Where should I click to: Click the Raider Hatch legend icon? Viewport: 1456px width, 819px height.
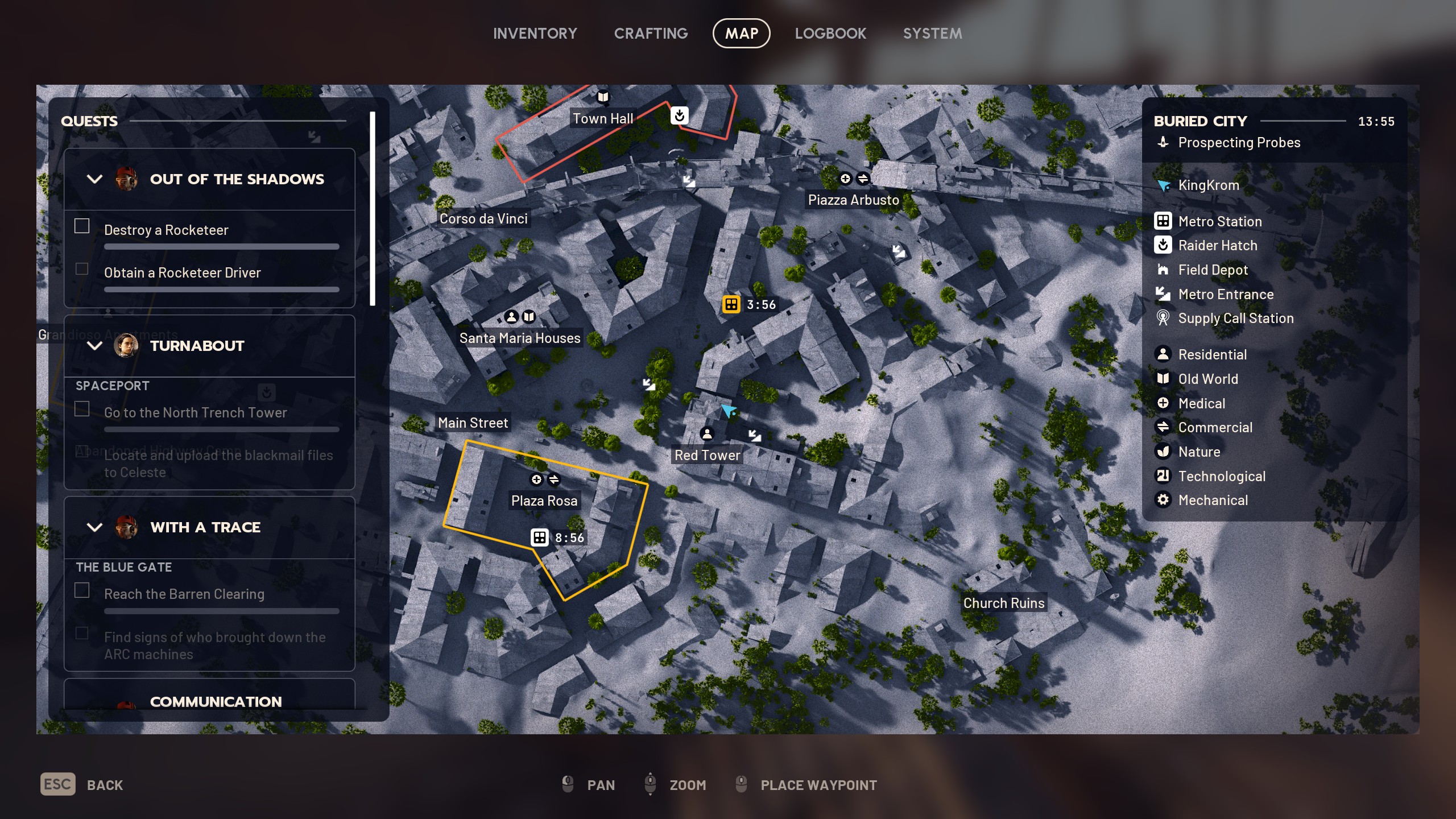1164,246
